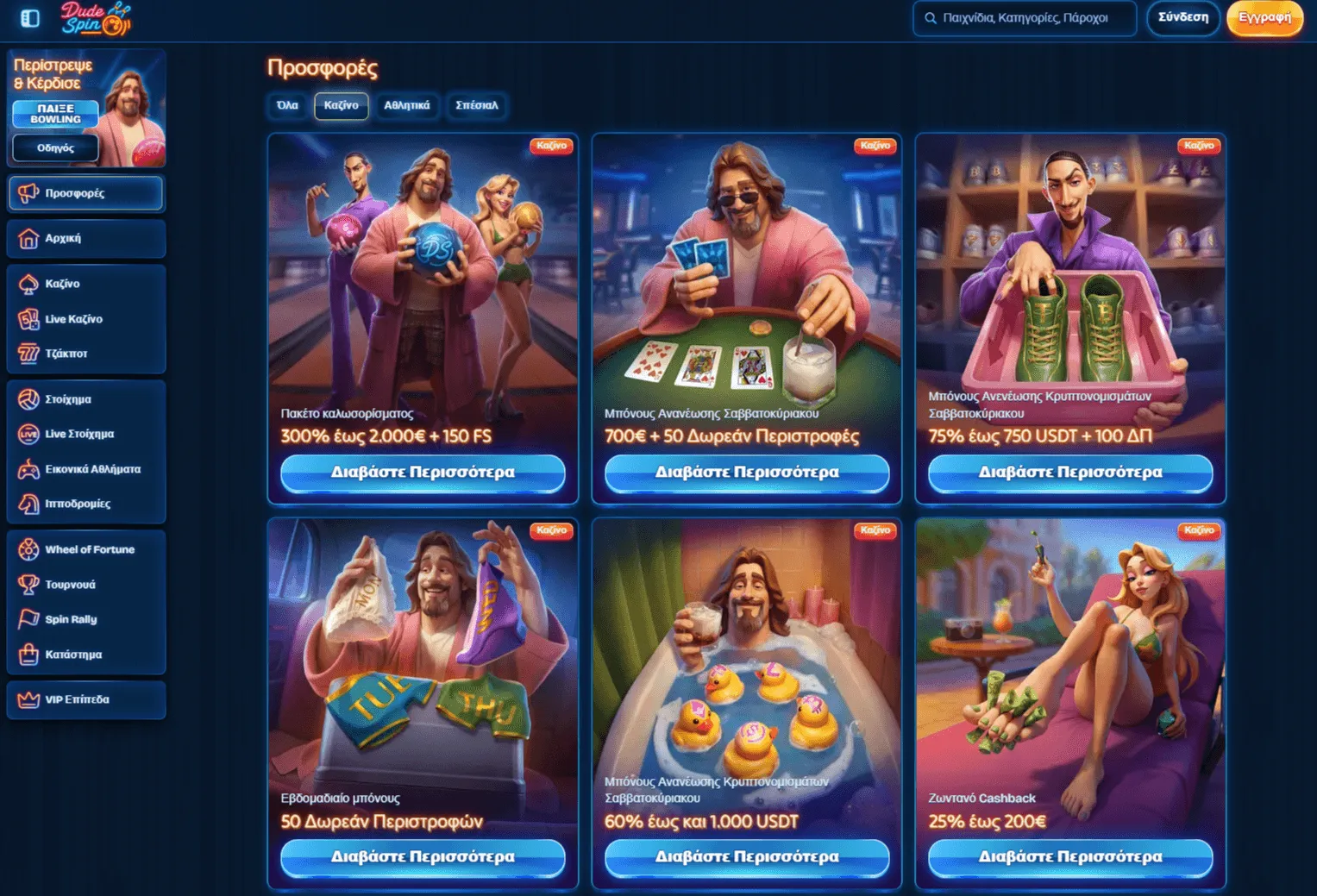Select Στοίχημα in the sidebar

(x=85, y=399)
